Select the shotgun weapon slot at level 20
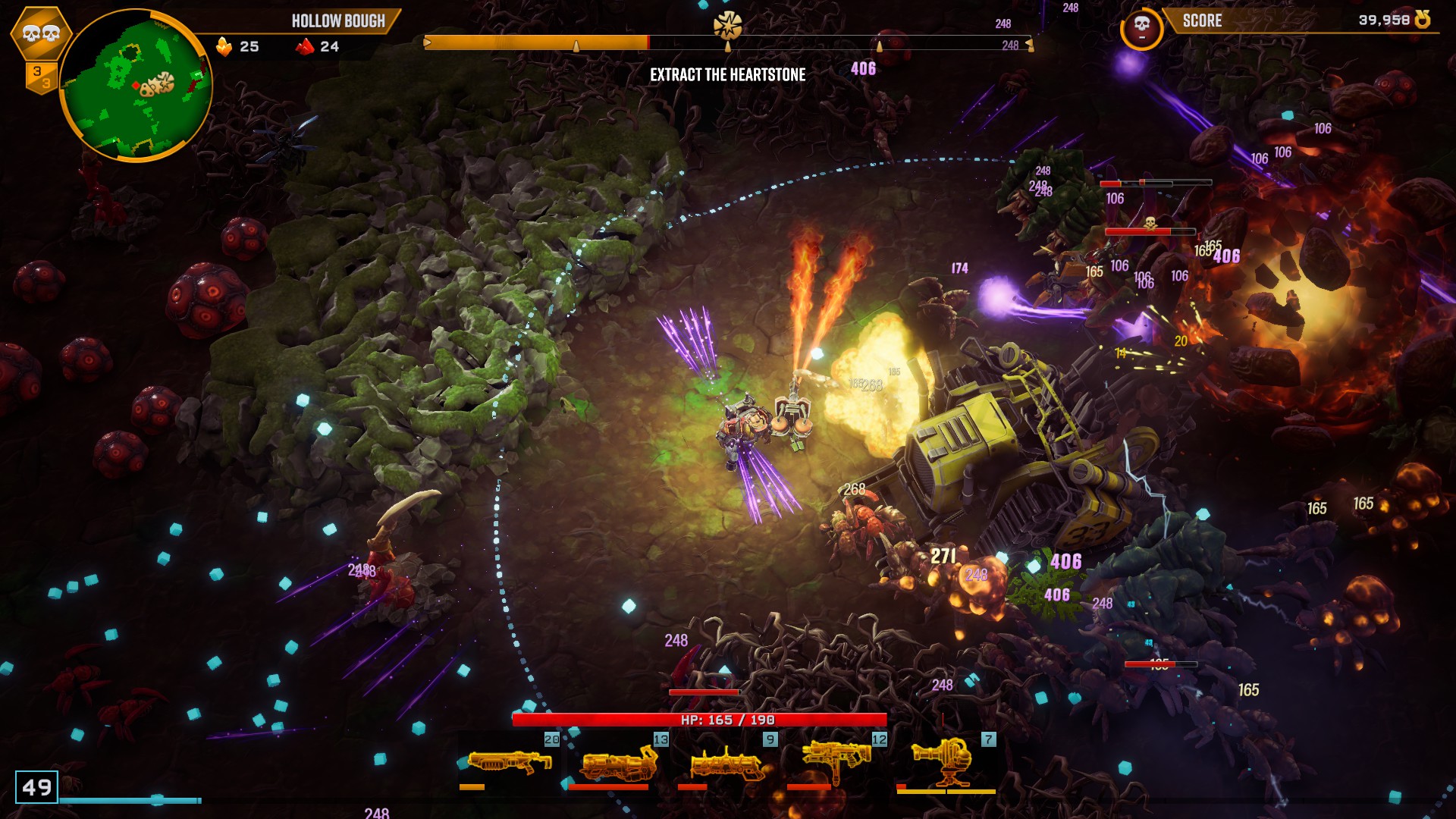1456x819 pixels. (x=510, y=761)
